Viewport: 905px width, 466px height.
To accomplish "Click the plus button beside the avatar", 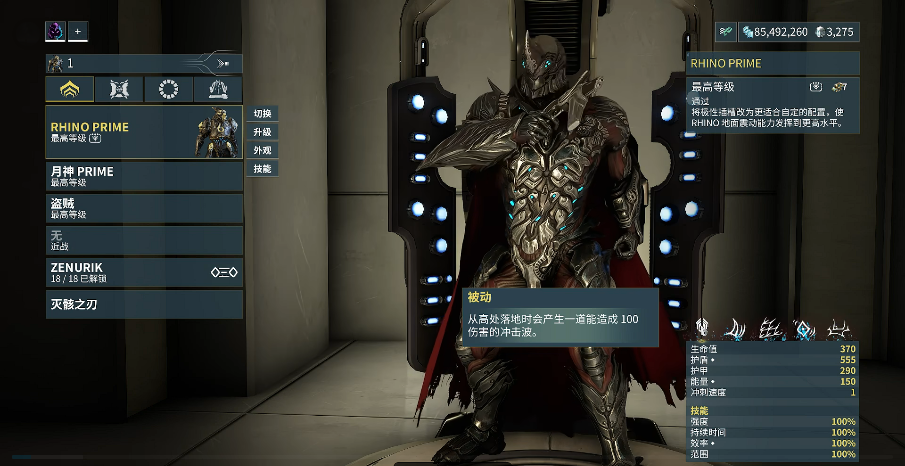I will [x=78, y=32].
